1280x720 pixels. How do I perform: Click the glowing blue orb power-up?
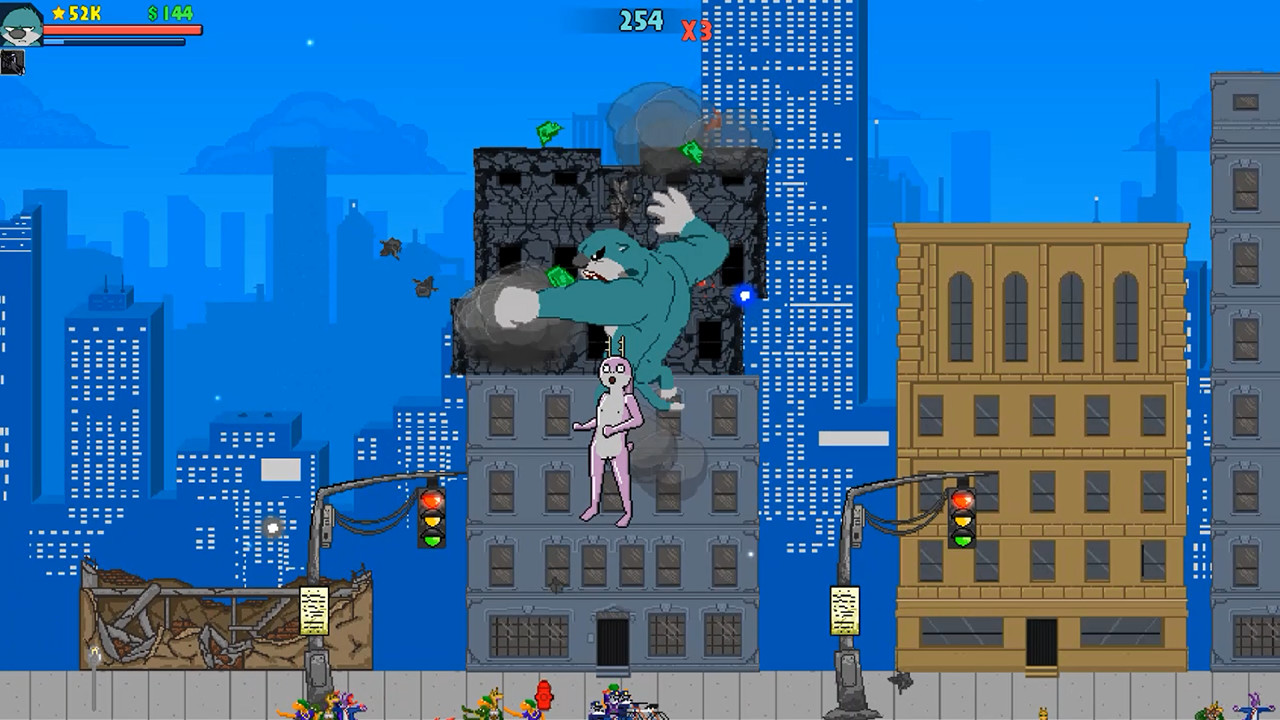(x=744, y=295)
